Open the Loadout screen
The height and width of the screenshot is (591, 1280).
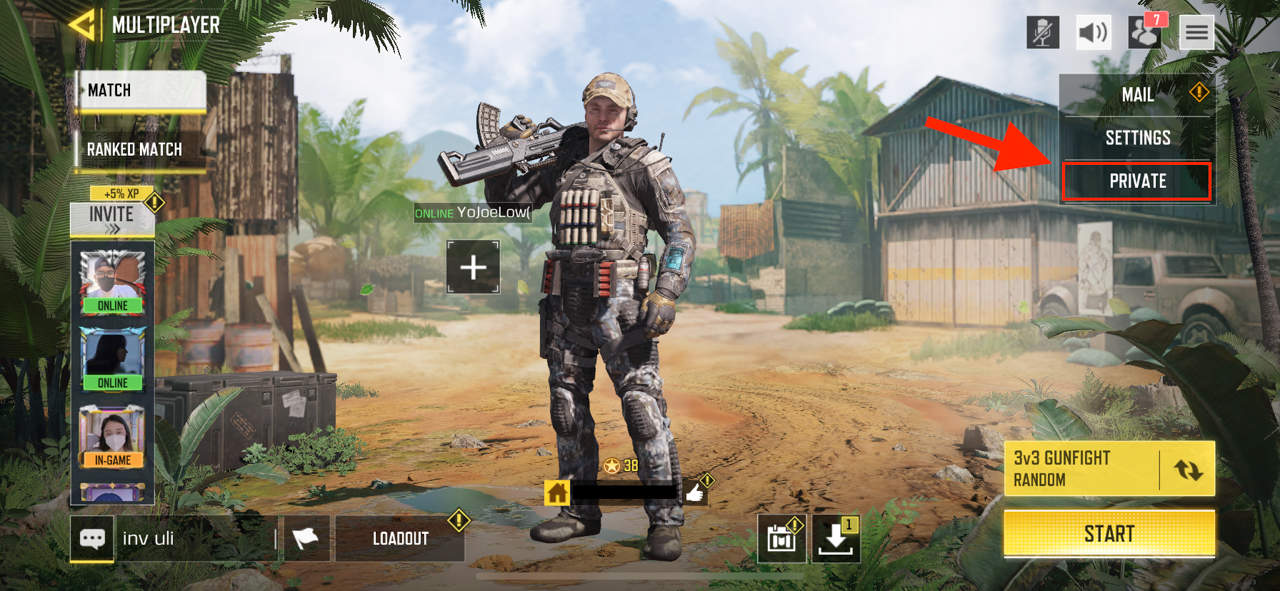click(x=400, y=538)
